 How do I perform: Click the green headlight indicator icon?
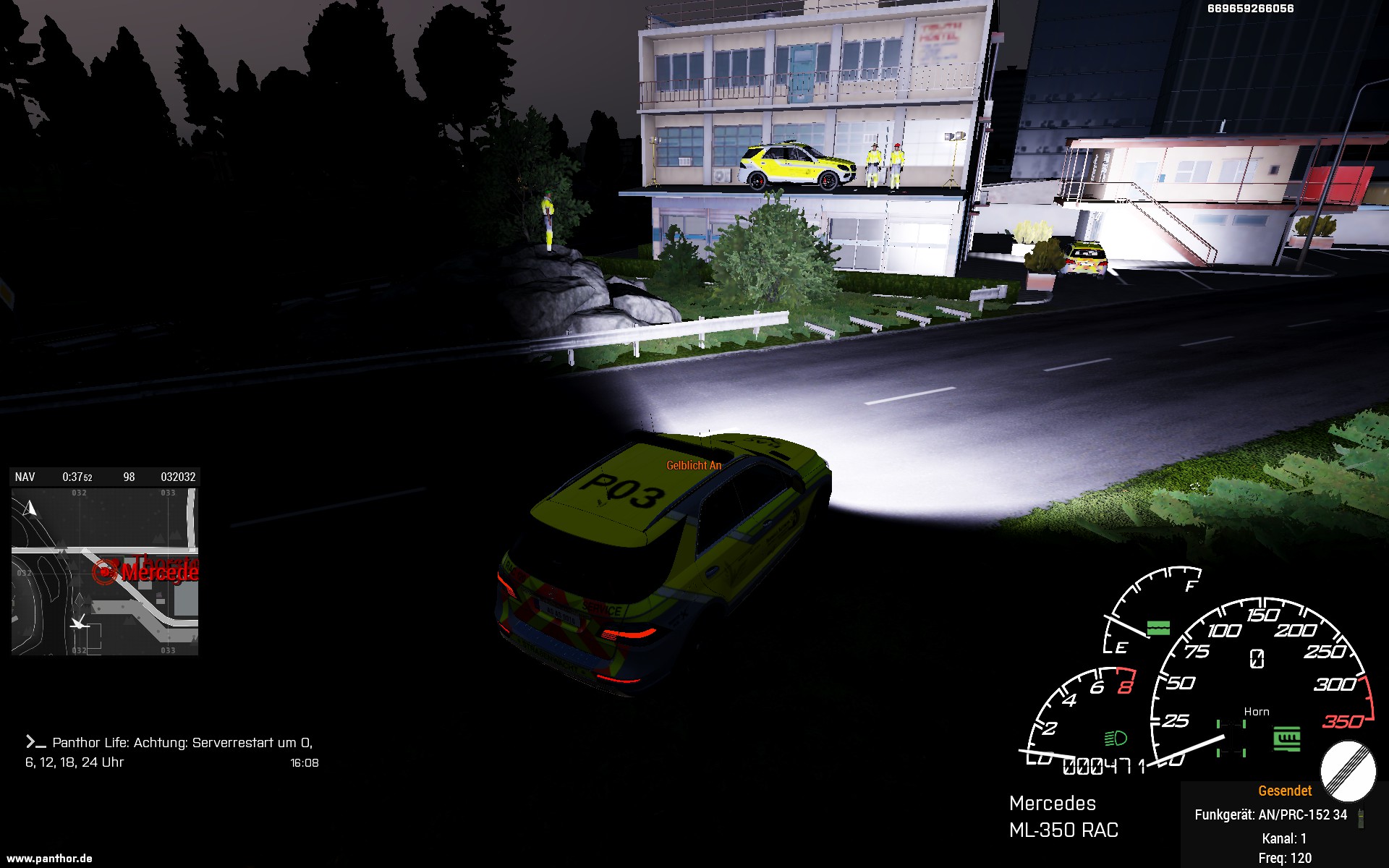(x=1116, y=738)
